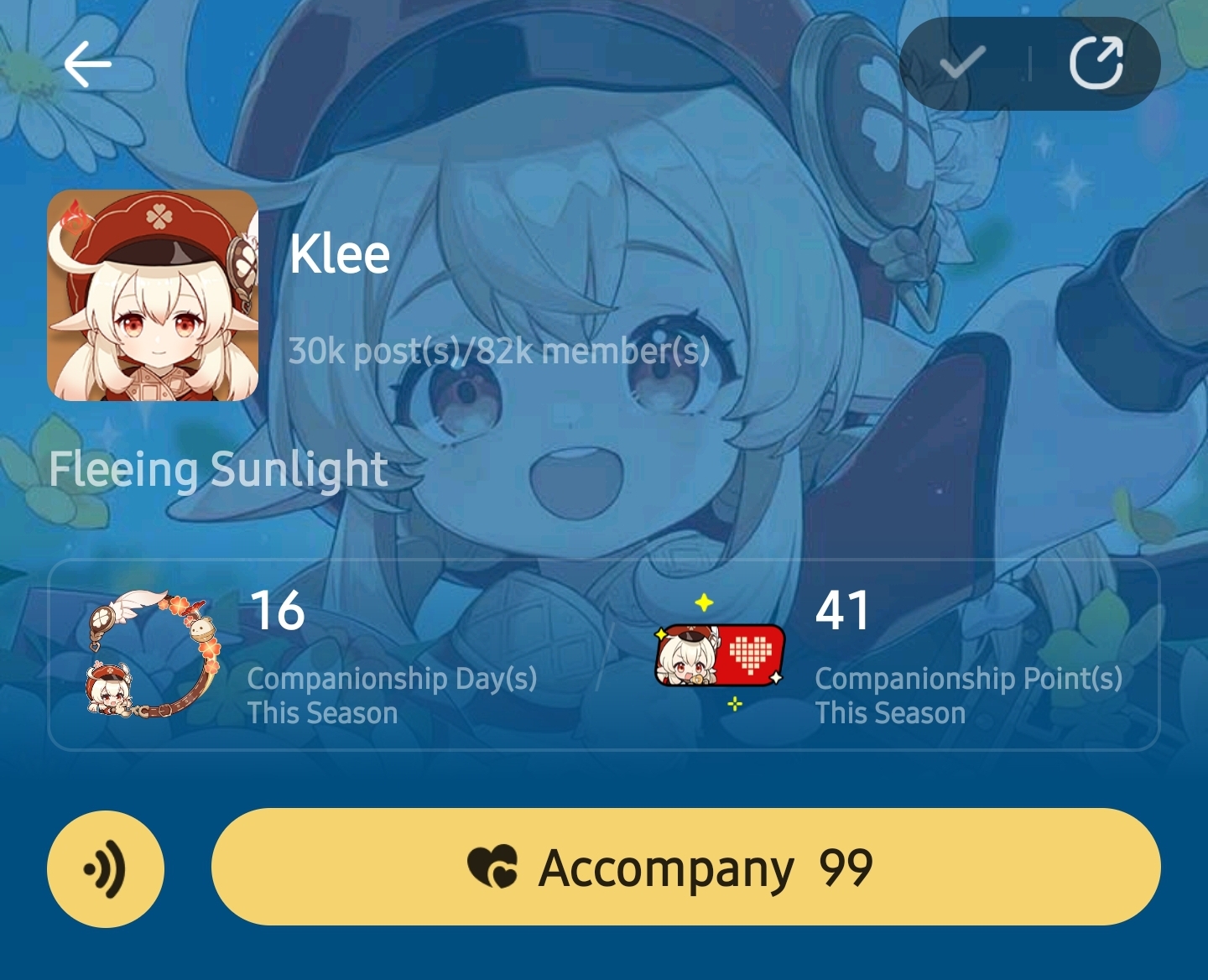Open the Fleeing Sunlight link

216,470
